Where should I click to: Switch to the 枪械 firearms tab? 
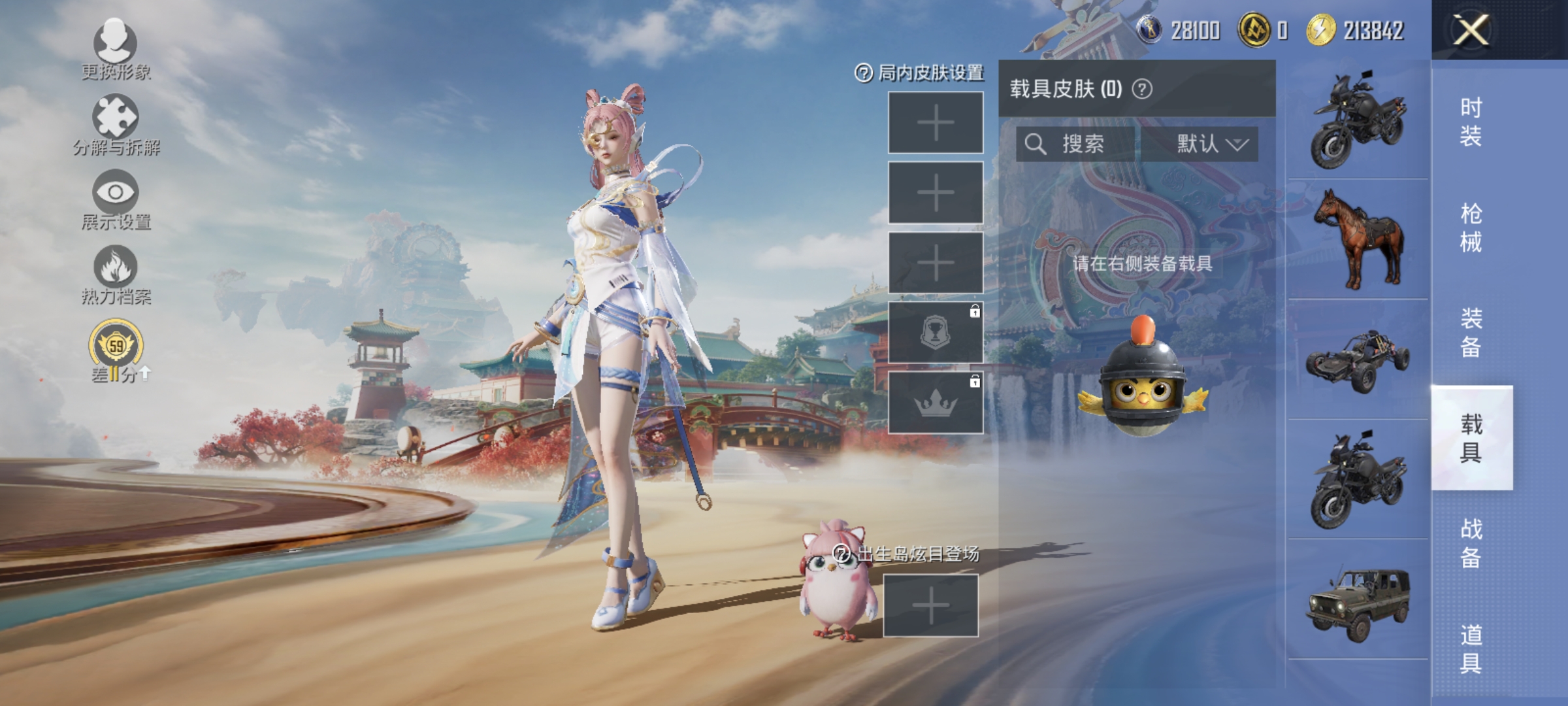[1471, 227]
